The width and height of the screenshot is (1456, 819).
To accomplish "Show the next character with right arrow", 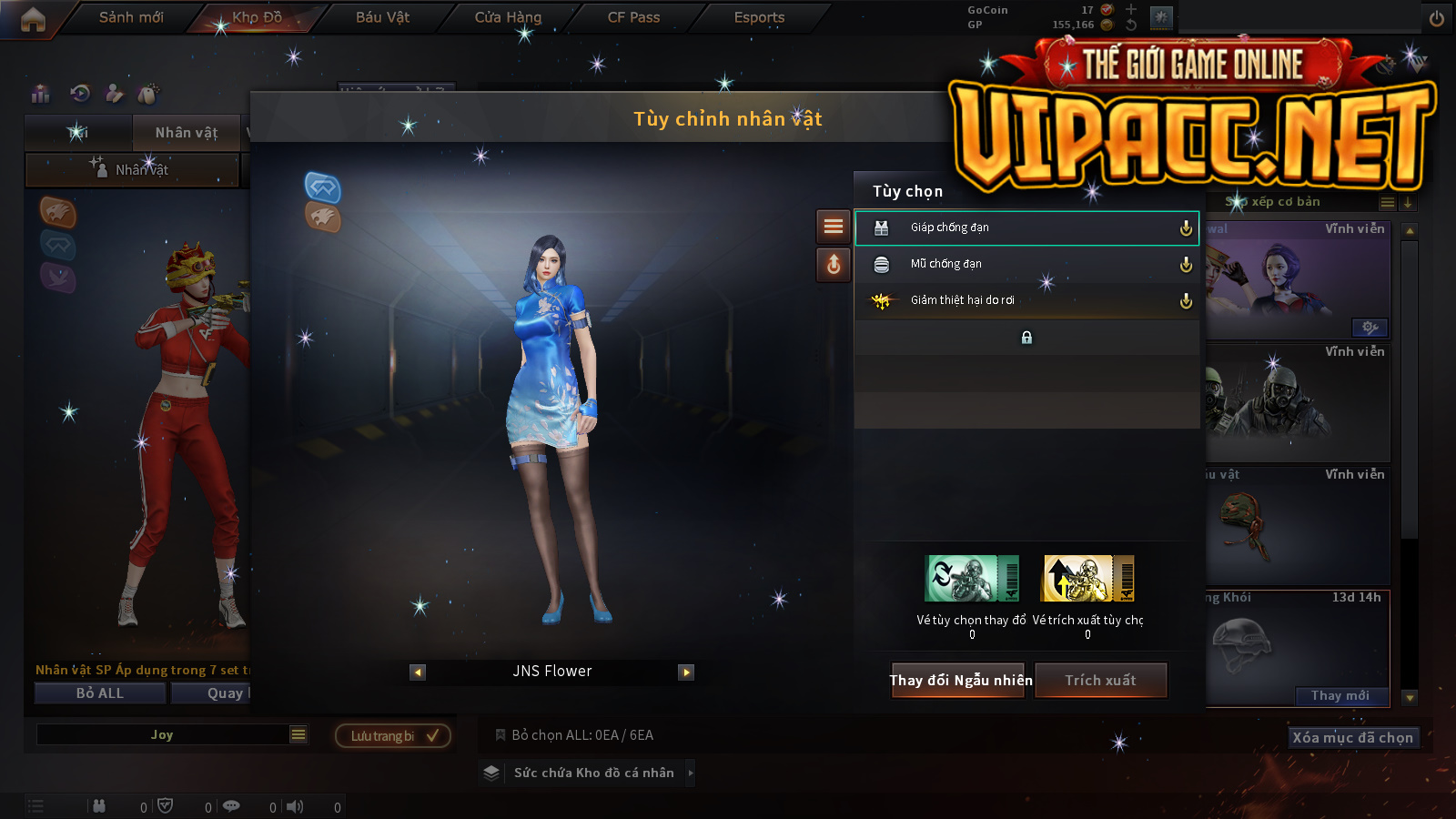I will pos(686,672).
